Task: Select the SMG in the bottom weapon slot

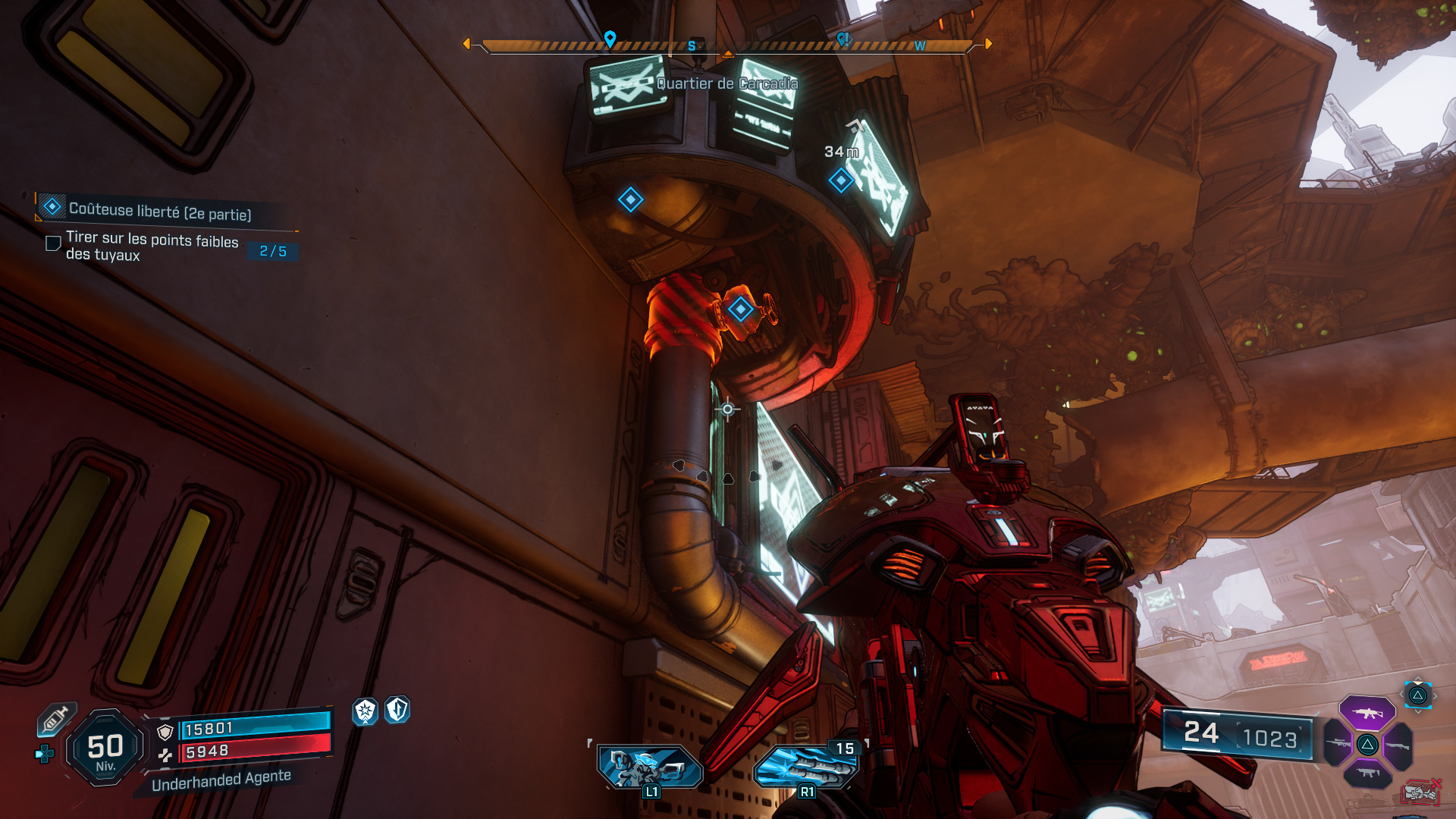Action: click(x=1367, y=772)
